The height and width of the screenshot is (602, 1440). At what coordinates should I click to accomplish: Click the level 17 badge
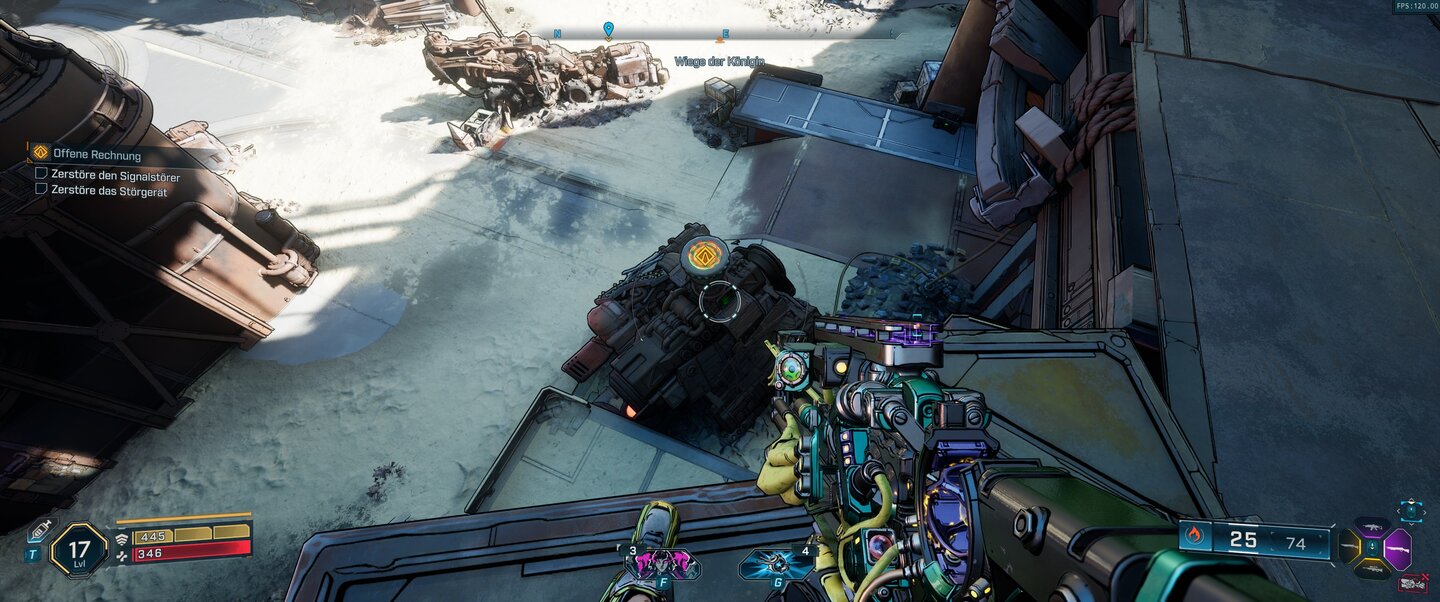(x=79, y=549)
